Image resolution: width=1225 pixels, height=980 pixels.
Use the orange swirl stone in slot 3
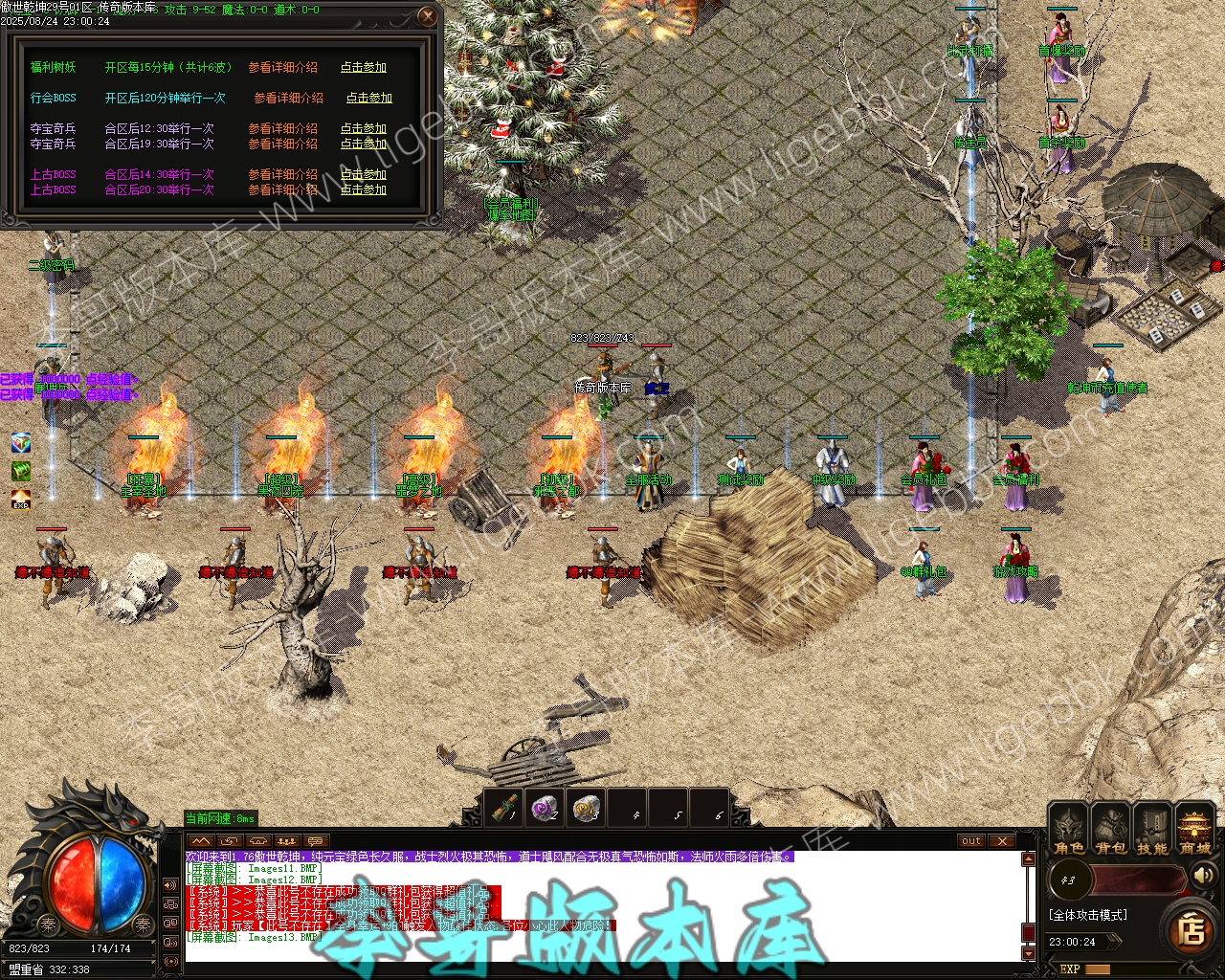pos(587,809)
